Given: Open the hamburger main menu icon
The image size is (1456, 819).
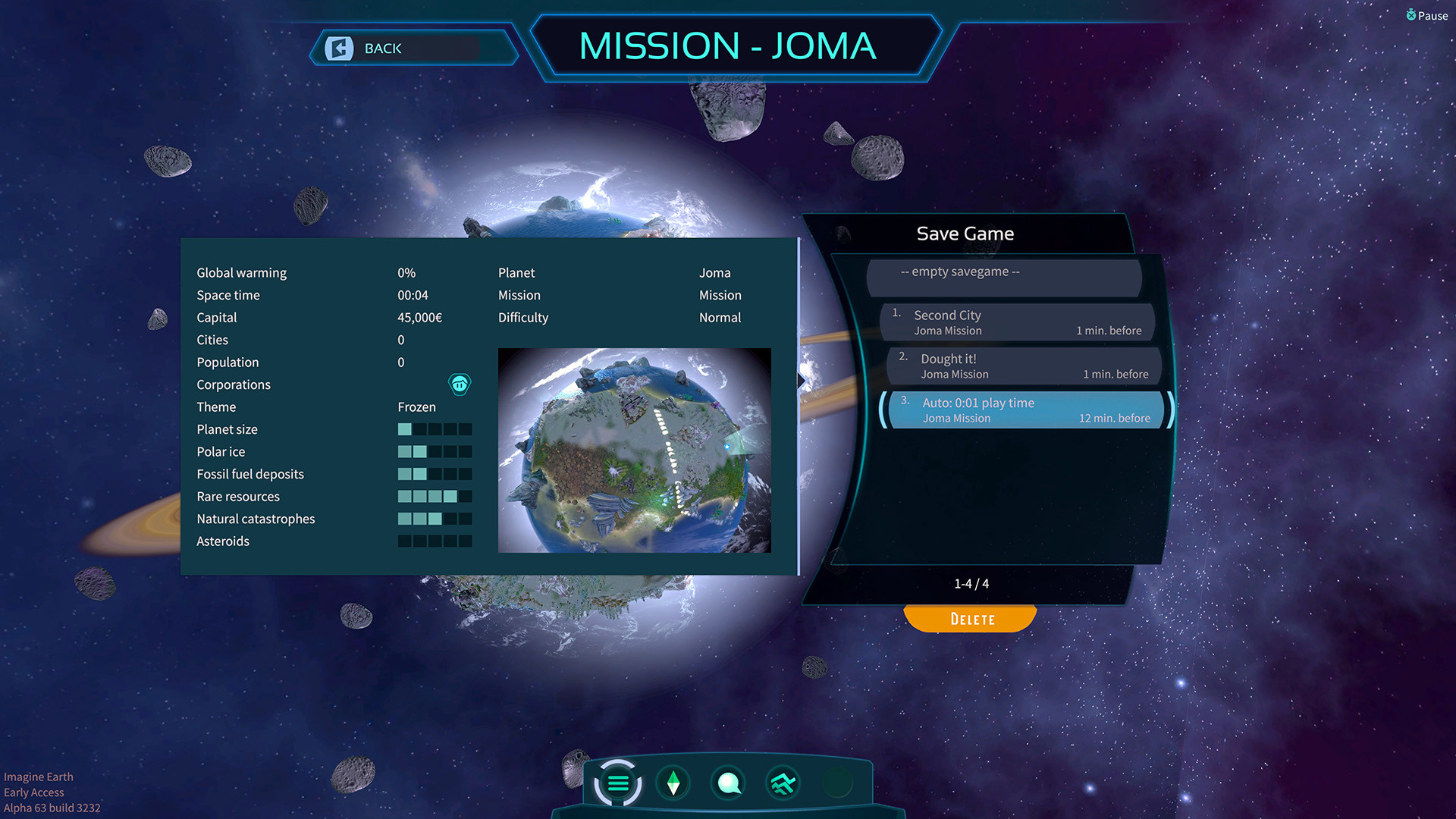Looking at the screenshot, I should [618, 782].
